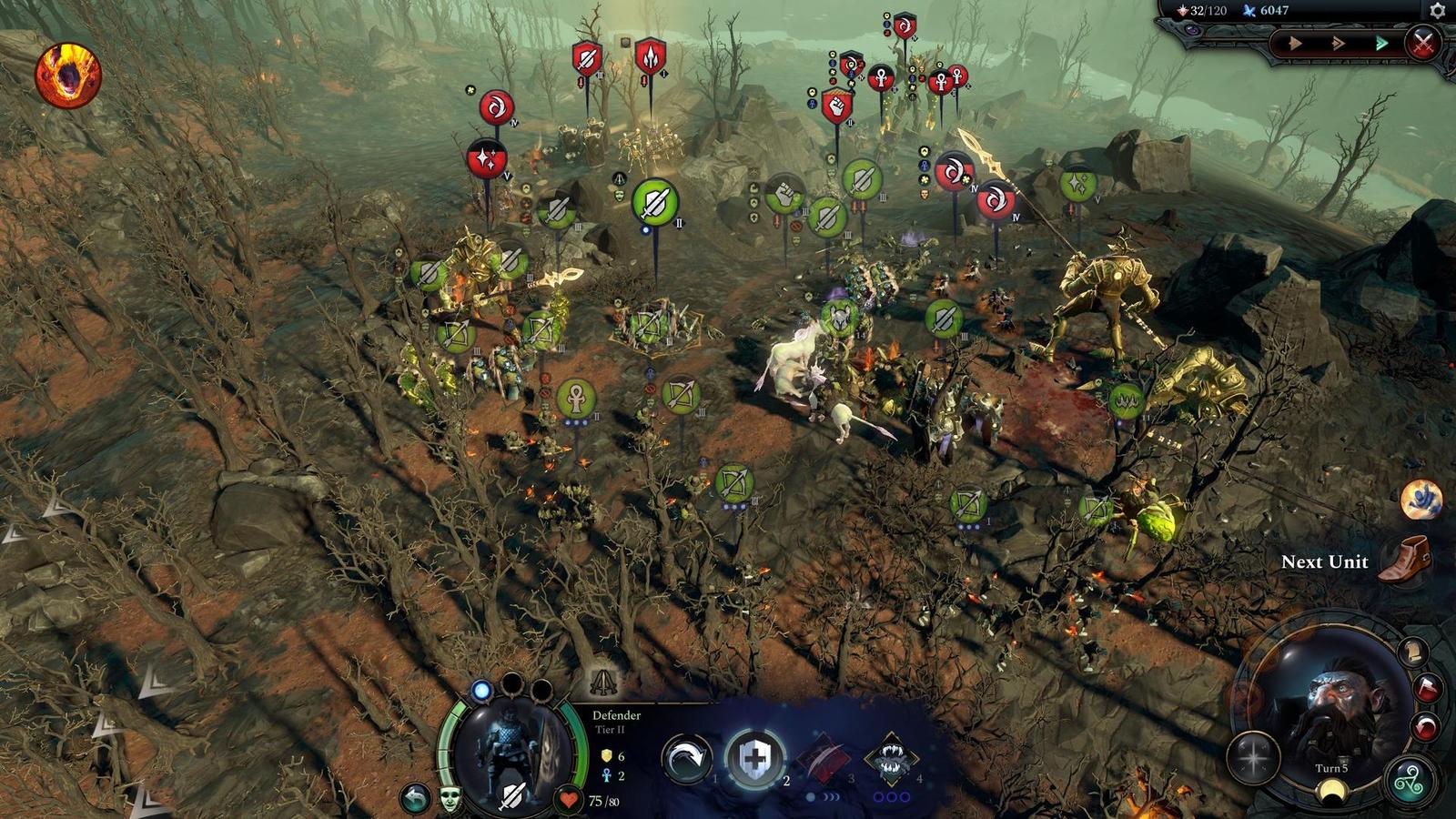Open the settings gear menu
Image resolution: width=1456 pixels, height=819 pixels.
(1437, 10)
